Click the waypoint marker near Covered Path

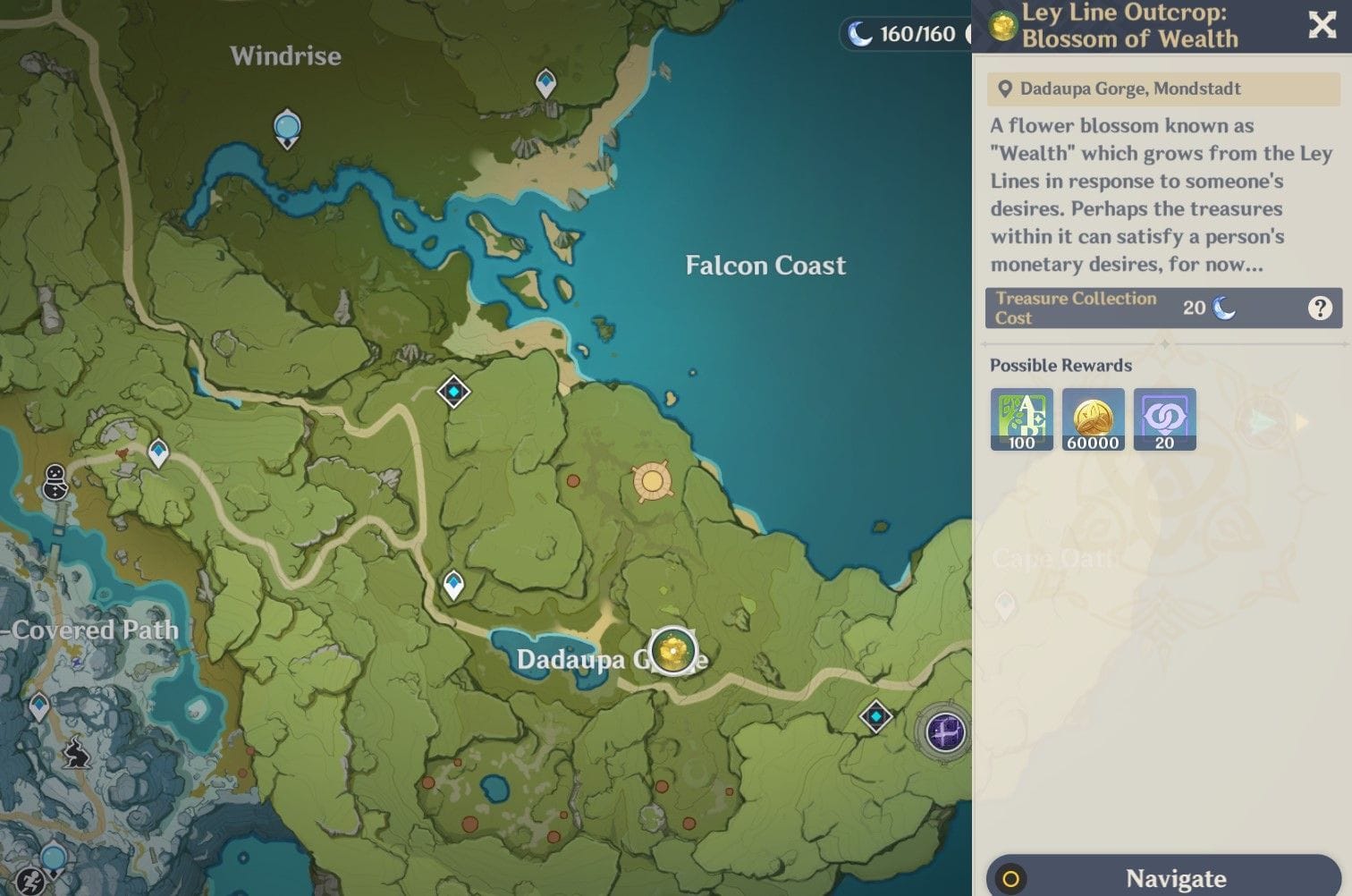click(x=38, y=706)
